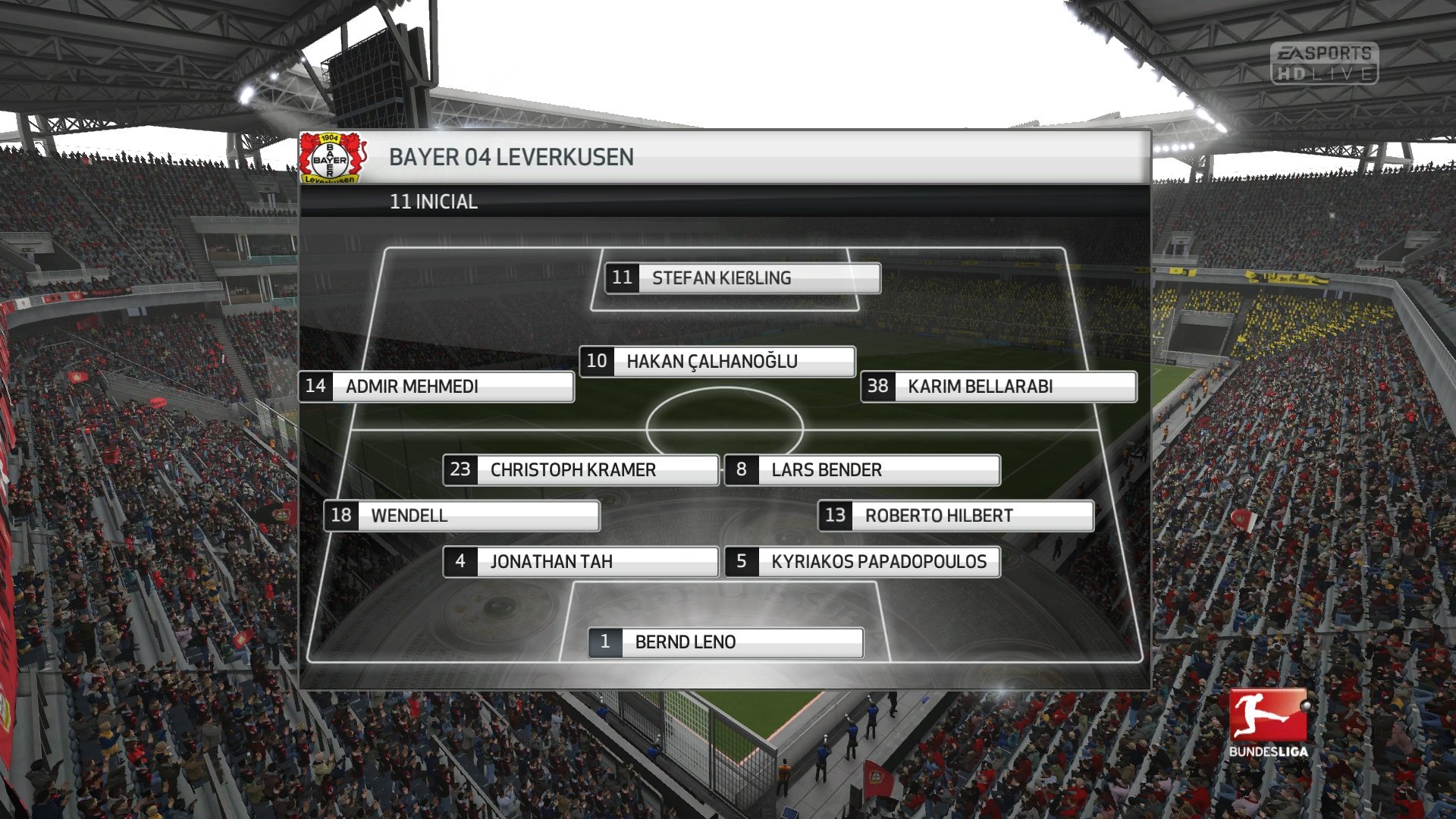1456x819 pixels.
Task: Toggle the Kyriakos Papadopoulos player plate
Action: pyautogui.click(x=861, y=562)
